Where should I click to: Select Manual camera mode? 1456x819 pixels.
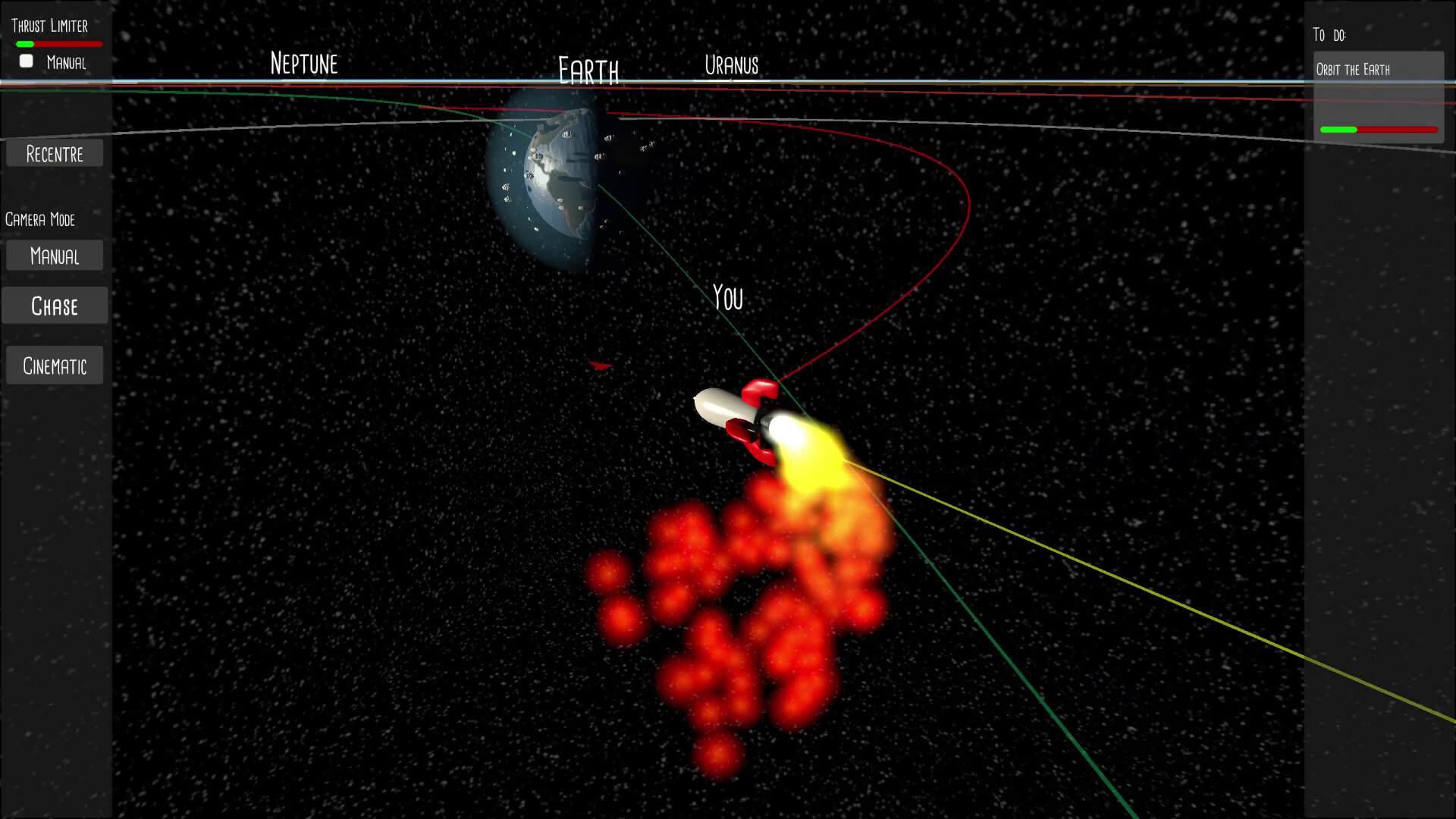pos(54,255)
